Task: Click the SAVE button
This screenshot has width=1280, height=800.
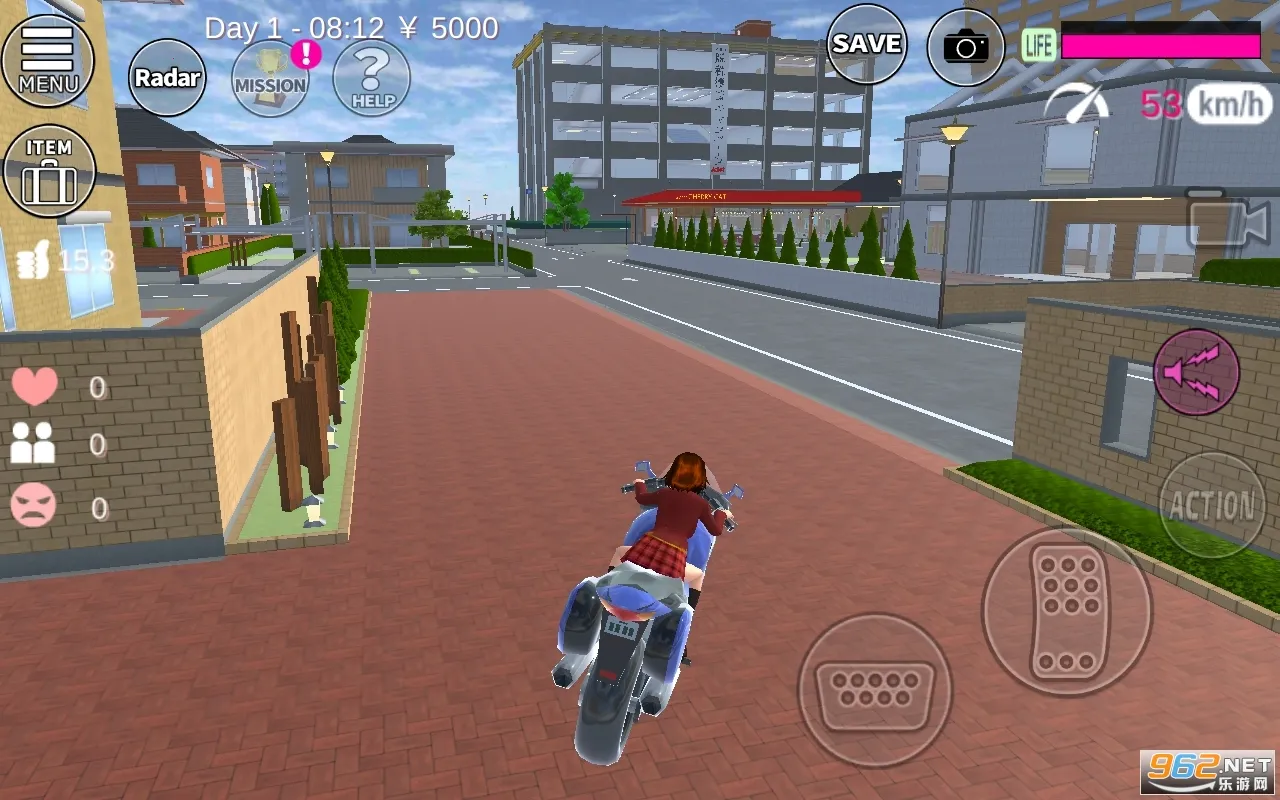Action: point(866,45)
